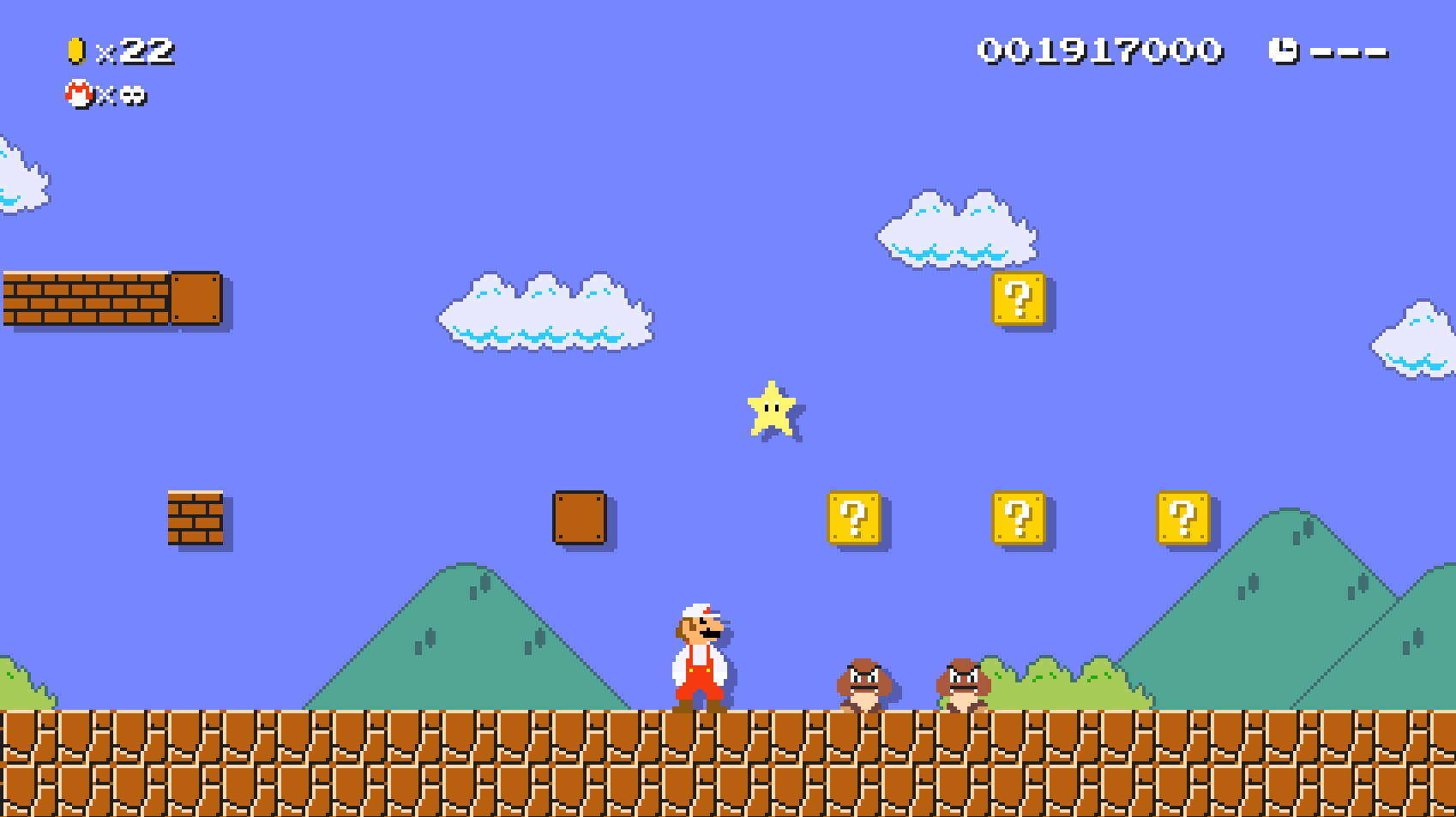Select the Mario life icon
The image size is (1456, 817).
point(77,97)
